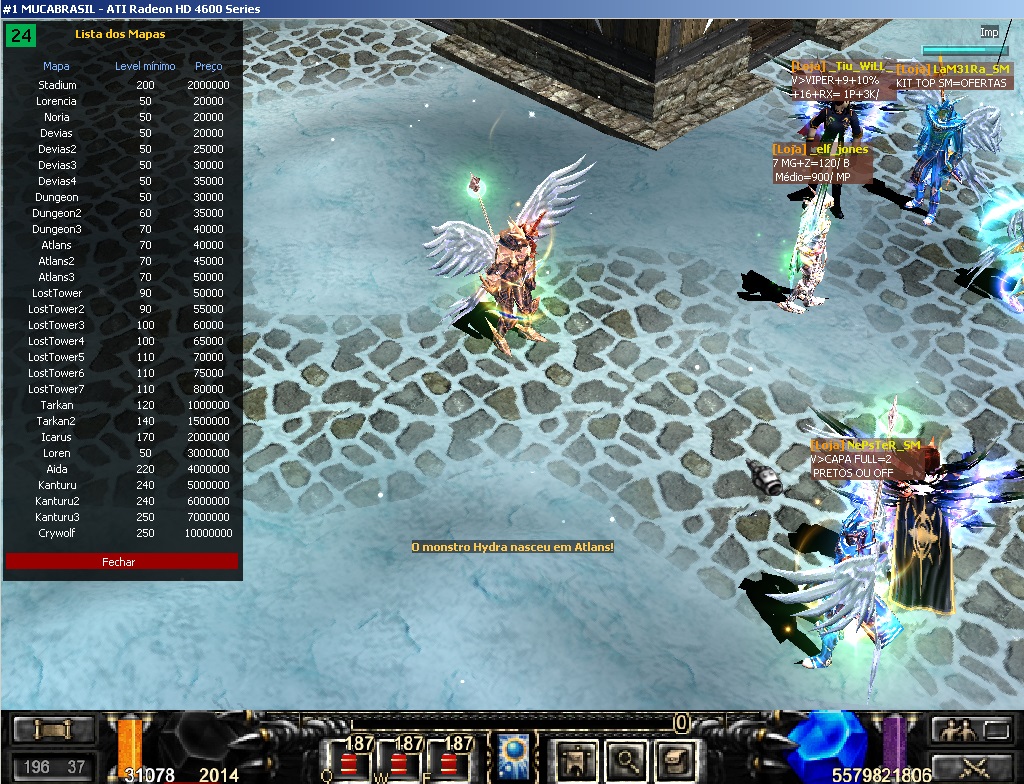
Task: Select the Devias4 map entry
Action: pos(57,181)
